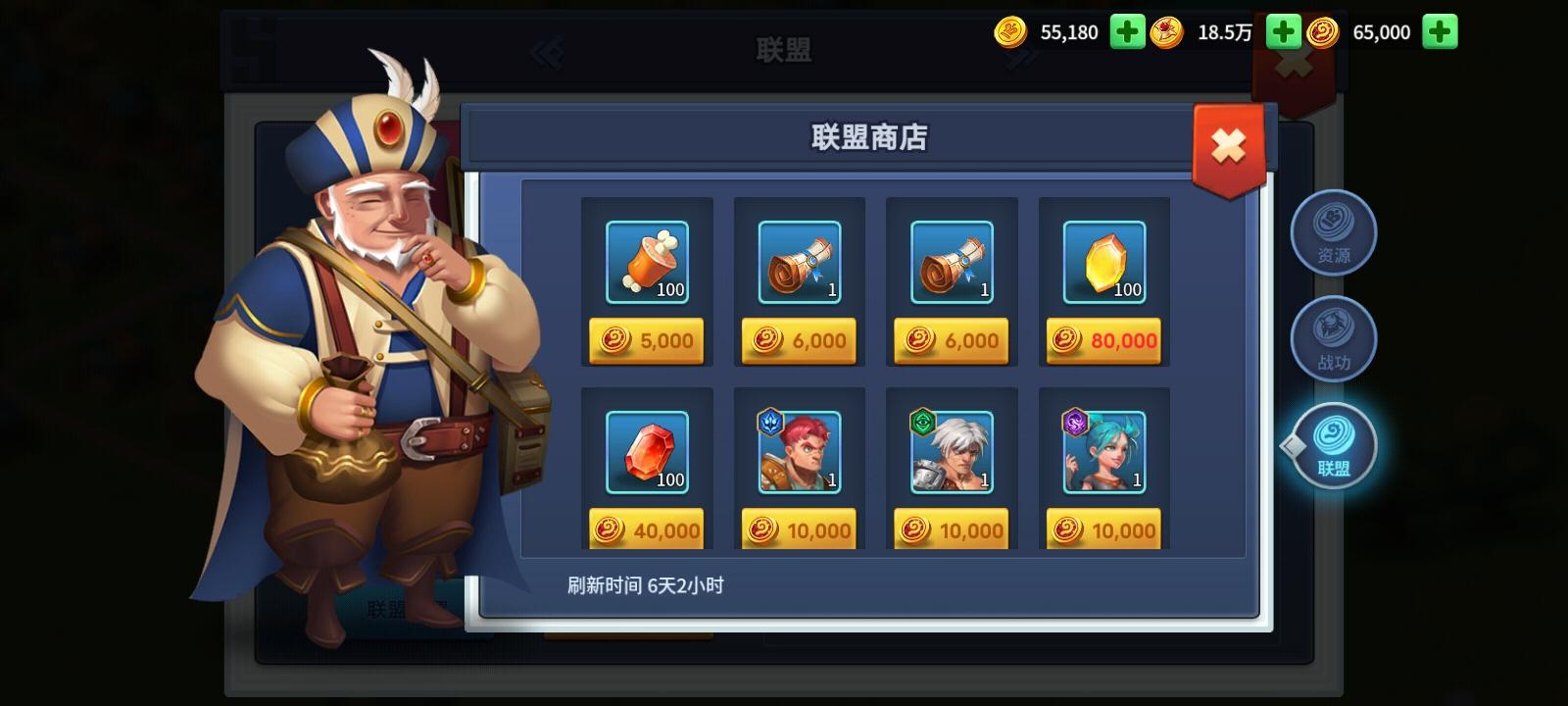The width and height of the screenshot is (1568, 706).
Task: Select the first scroll item priced 6,000
Action: click(x=799, y=262)
